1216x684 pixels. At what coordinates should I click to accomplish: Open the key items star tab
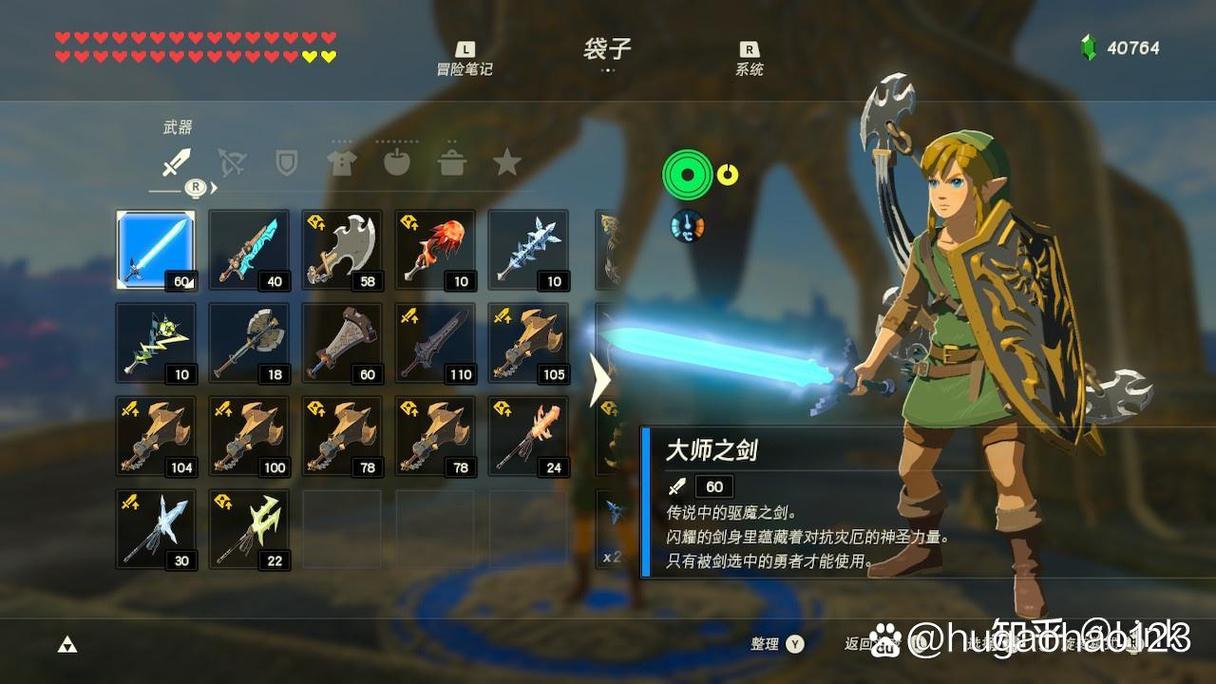point(507,162)
